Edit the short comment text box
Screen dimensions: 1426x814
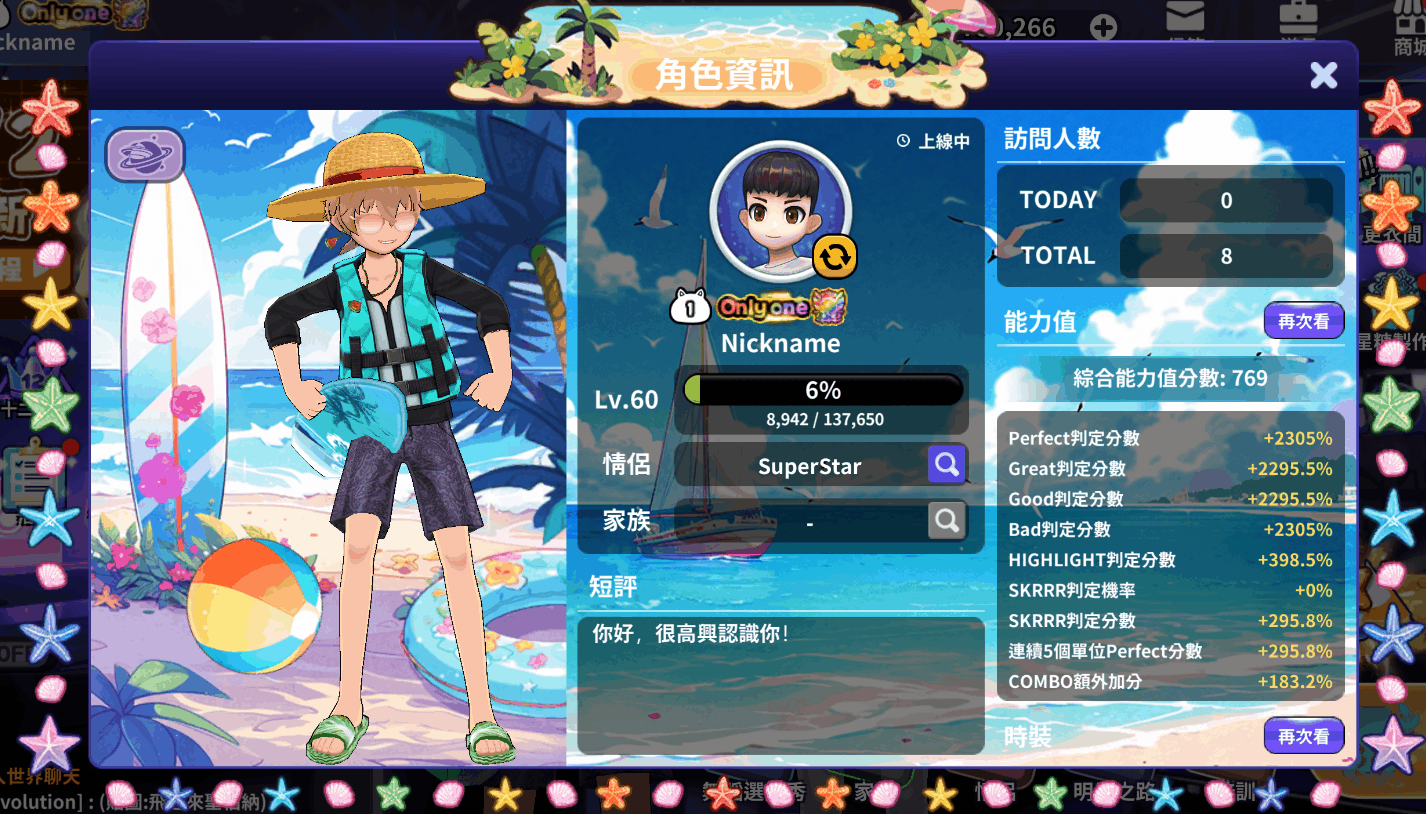(780, 685)
